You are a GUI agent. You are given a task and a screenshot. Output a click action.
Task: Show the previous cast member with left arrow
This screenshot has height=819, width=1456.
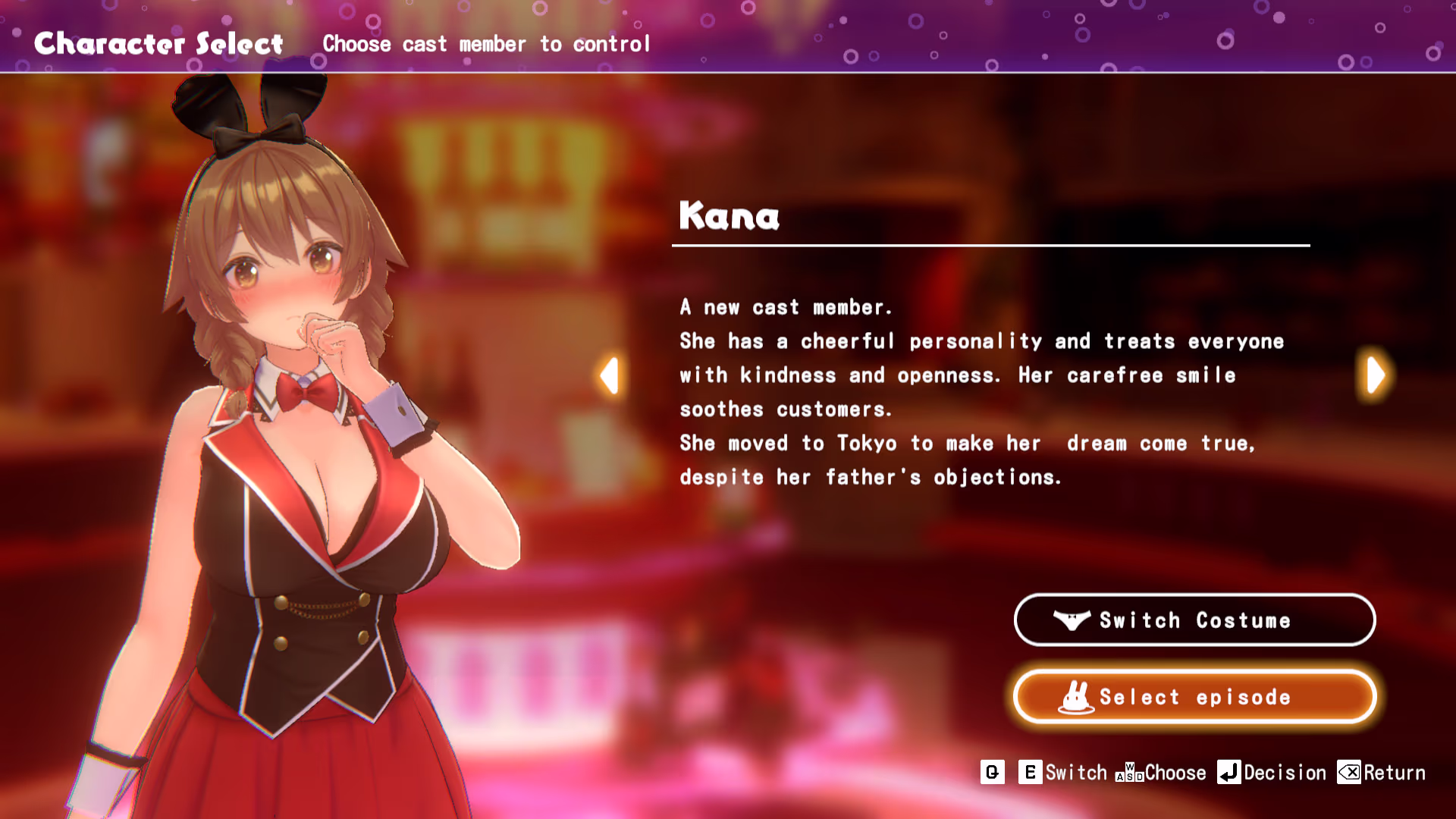point(609,375)
